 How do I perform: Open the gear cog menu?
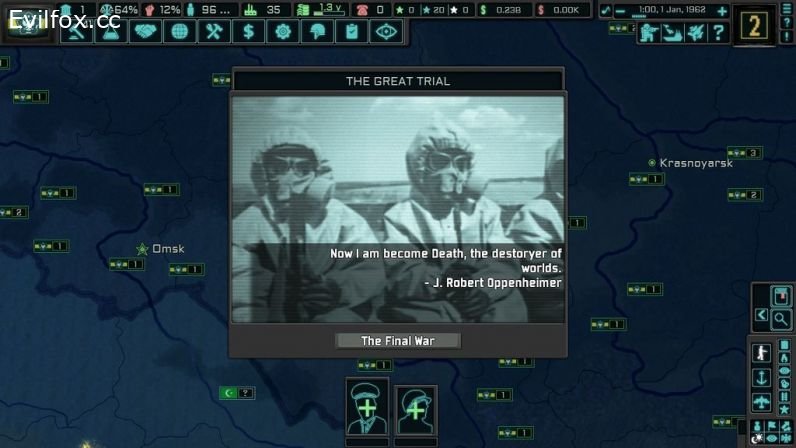click(282, 32)
